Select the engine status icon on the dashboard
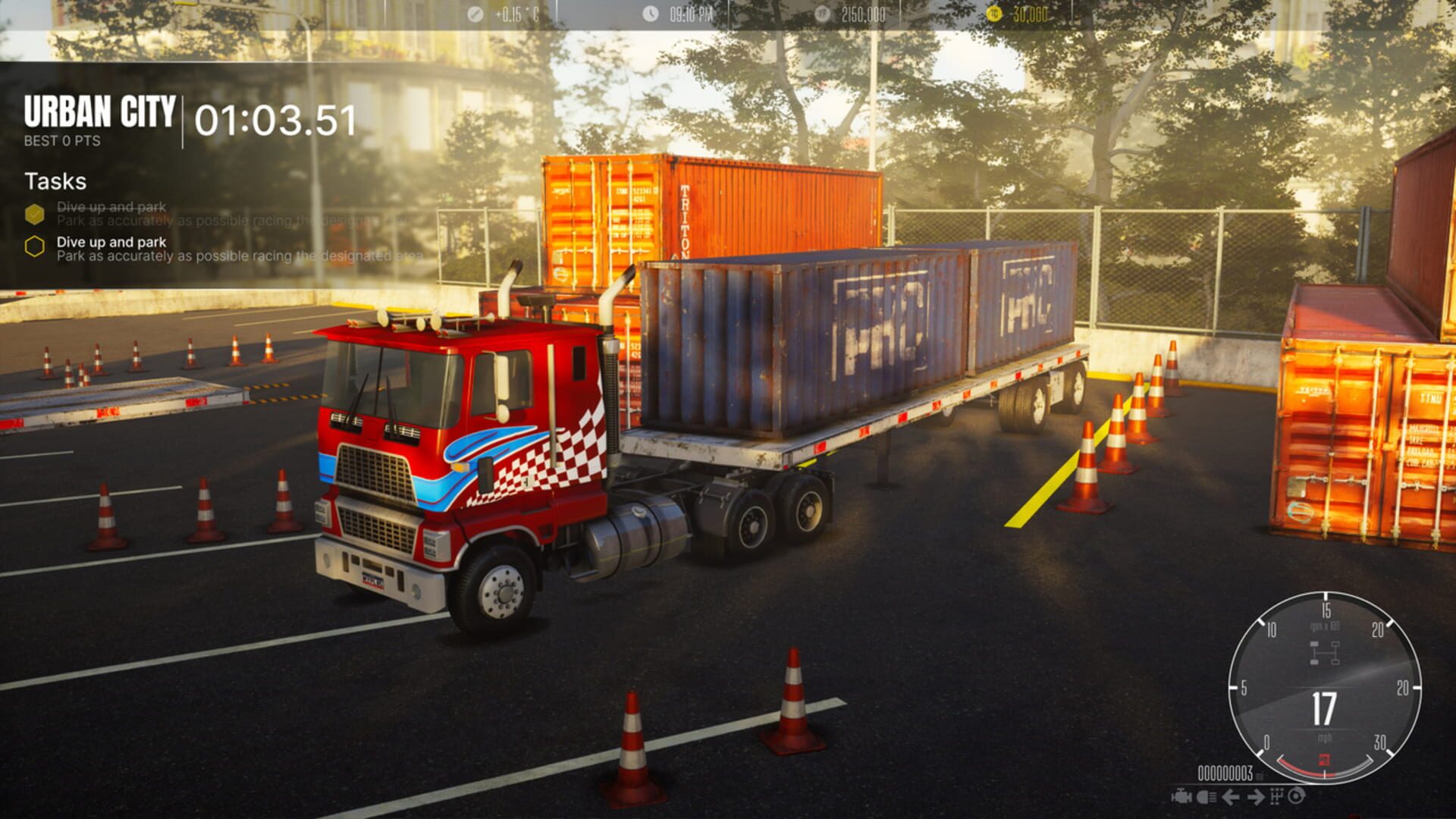 (x=1181, y=797)
